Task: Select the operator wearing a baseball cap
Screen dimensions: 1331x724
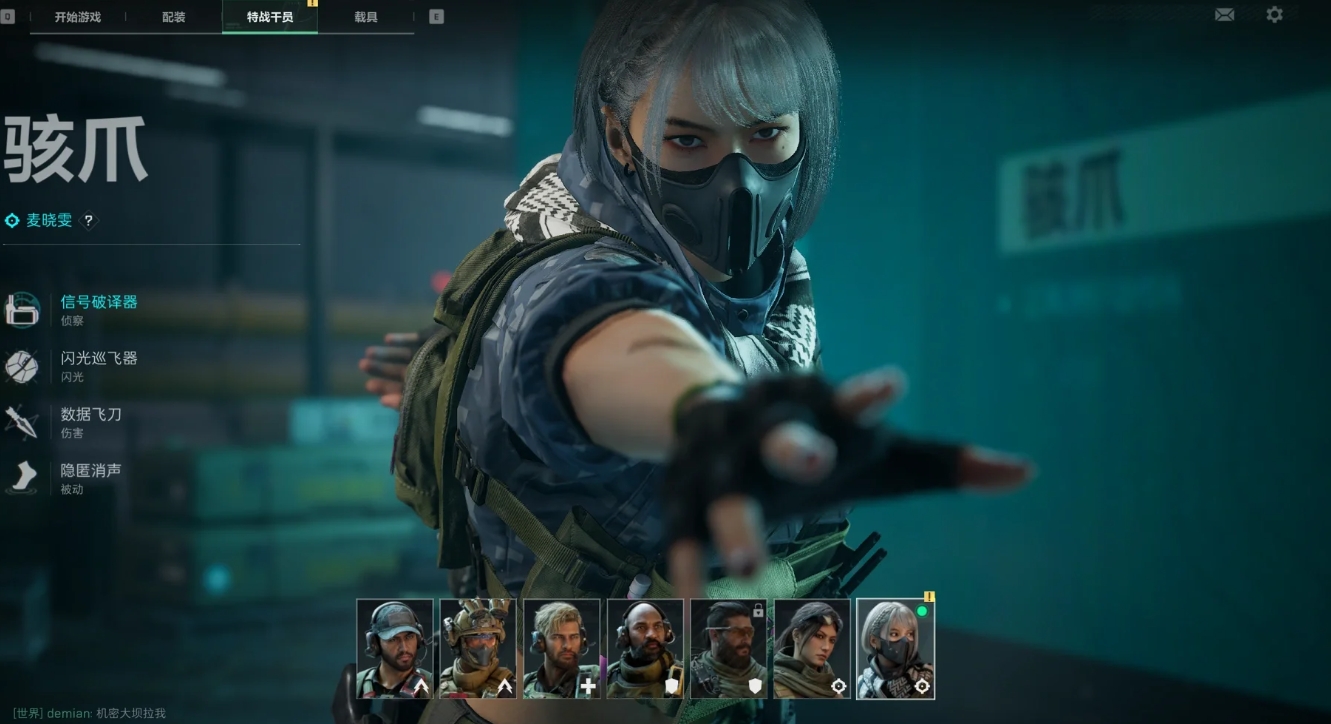Action: (395, 648)
